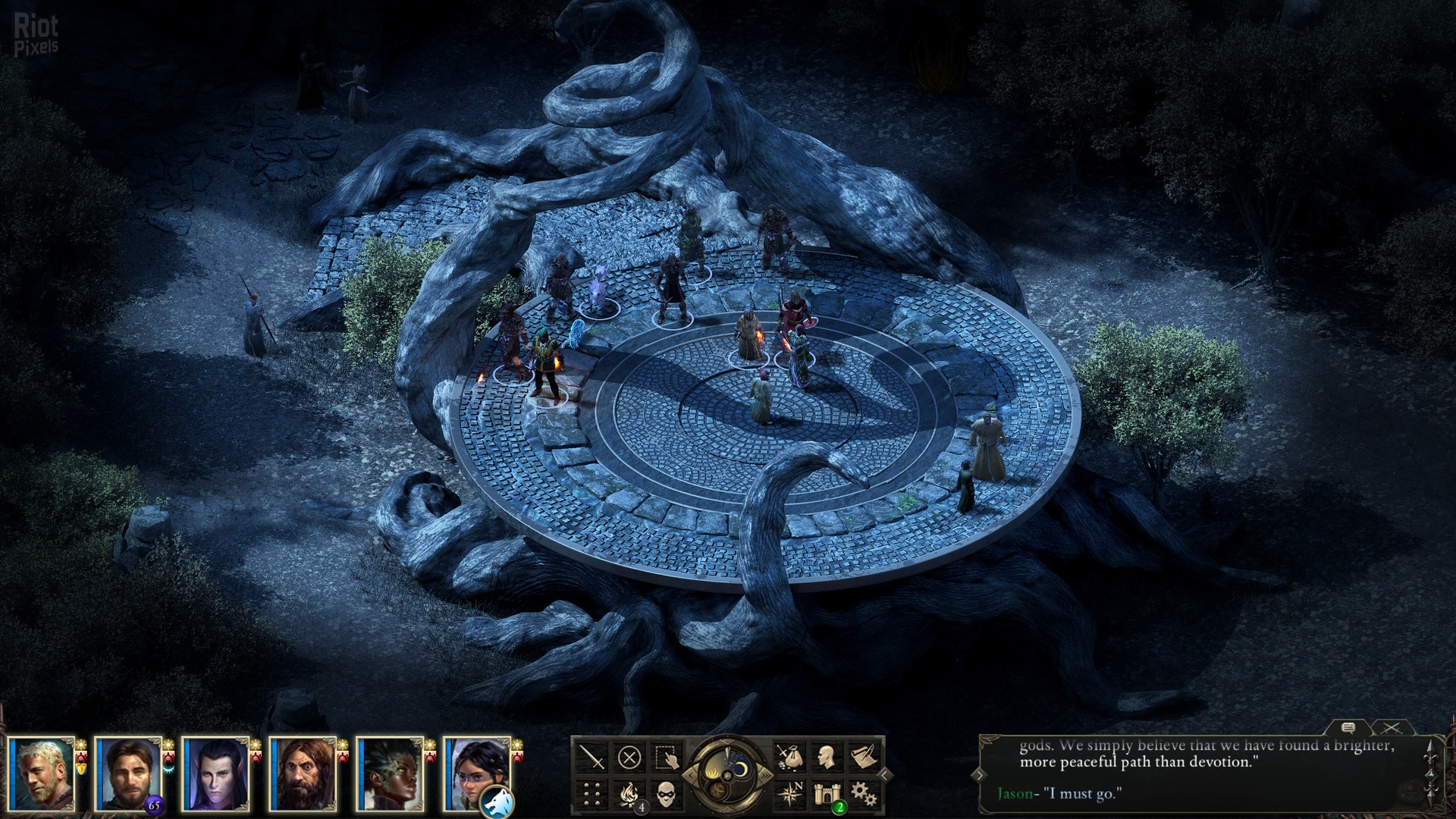Open the six-dot party formation button

coord(591,794)
